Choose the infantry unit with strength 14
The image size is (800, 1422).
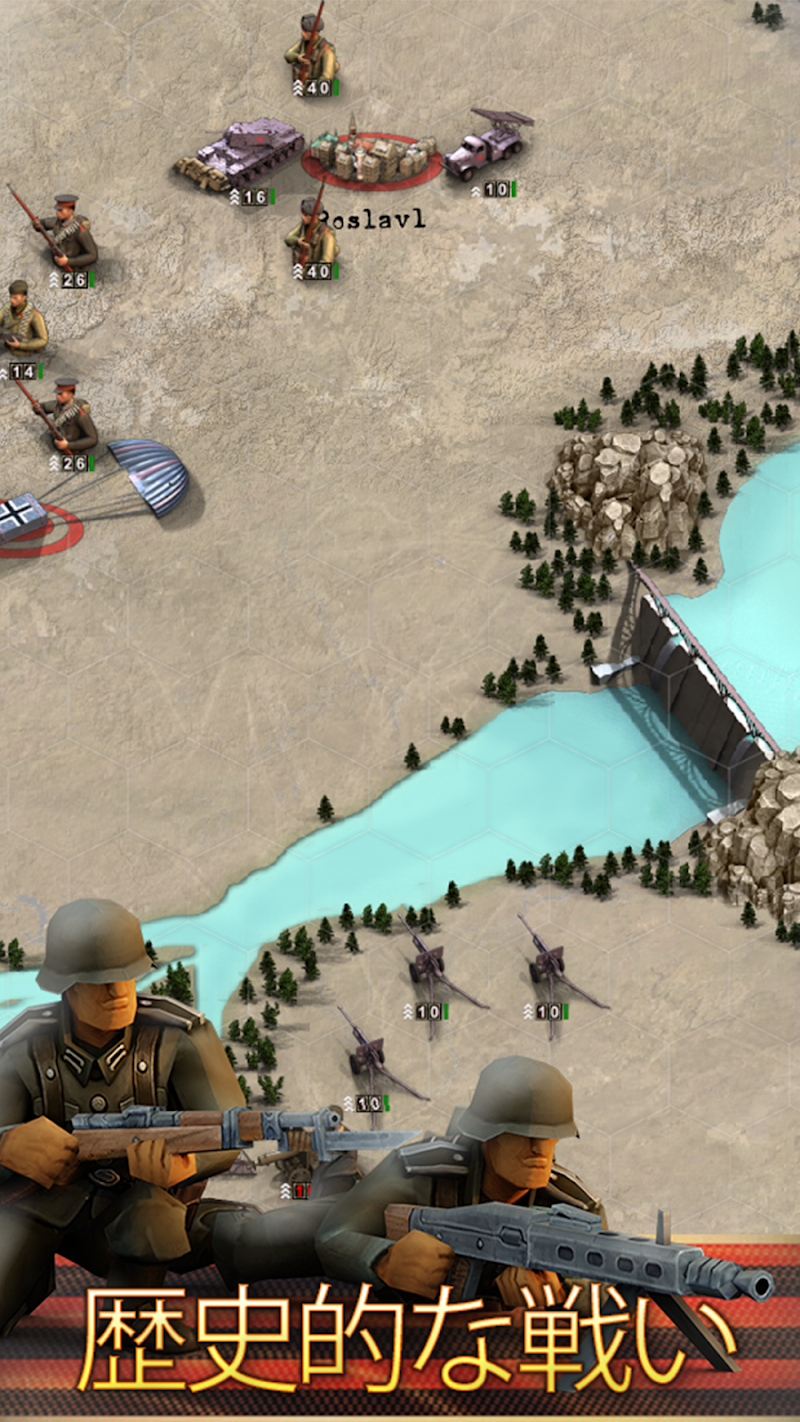20,322
